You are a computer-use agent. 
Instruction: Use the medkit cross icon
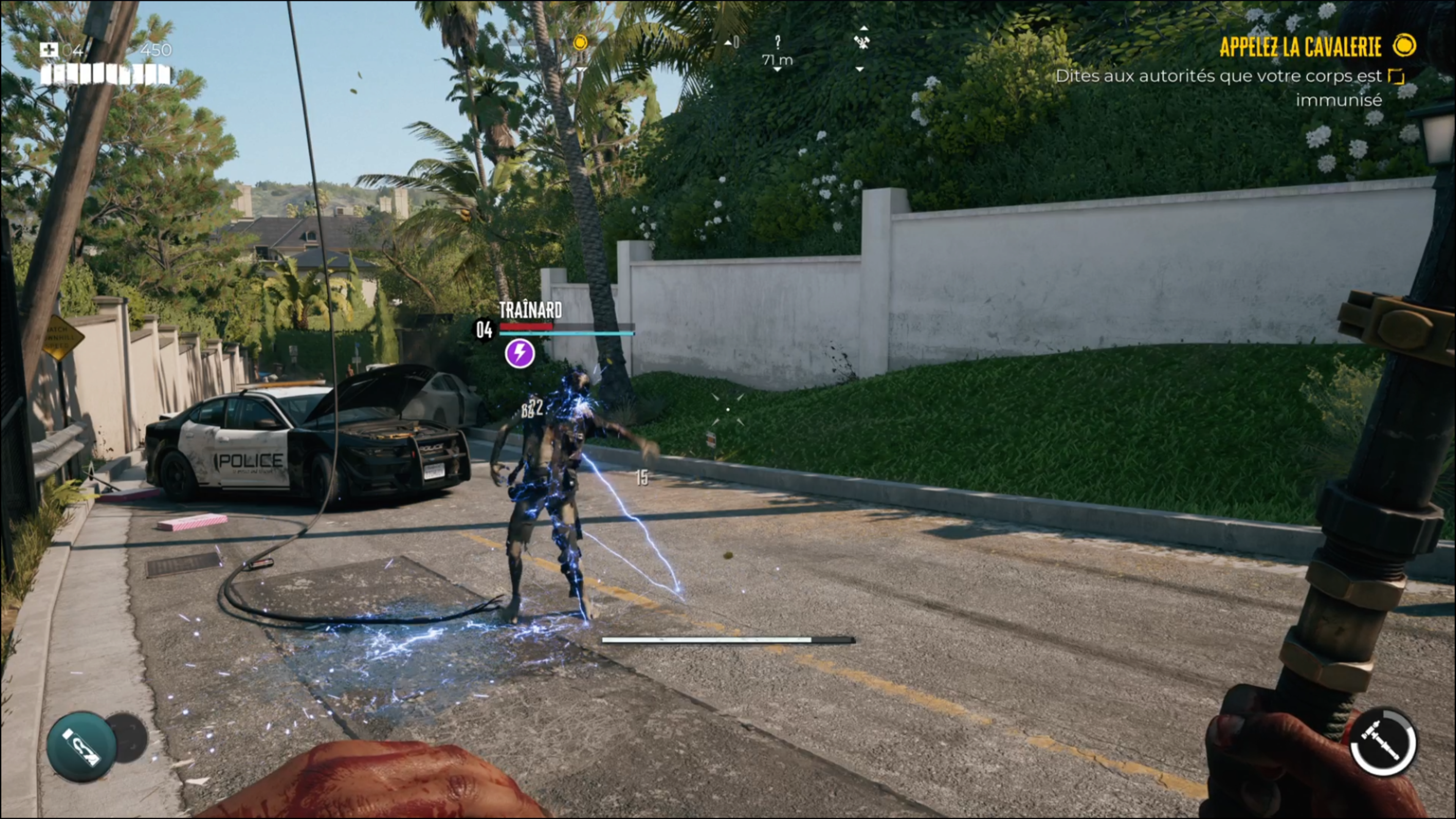tap(49, 50)
